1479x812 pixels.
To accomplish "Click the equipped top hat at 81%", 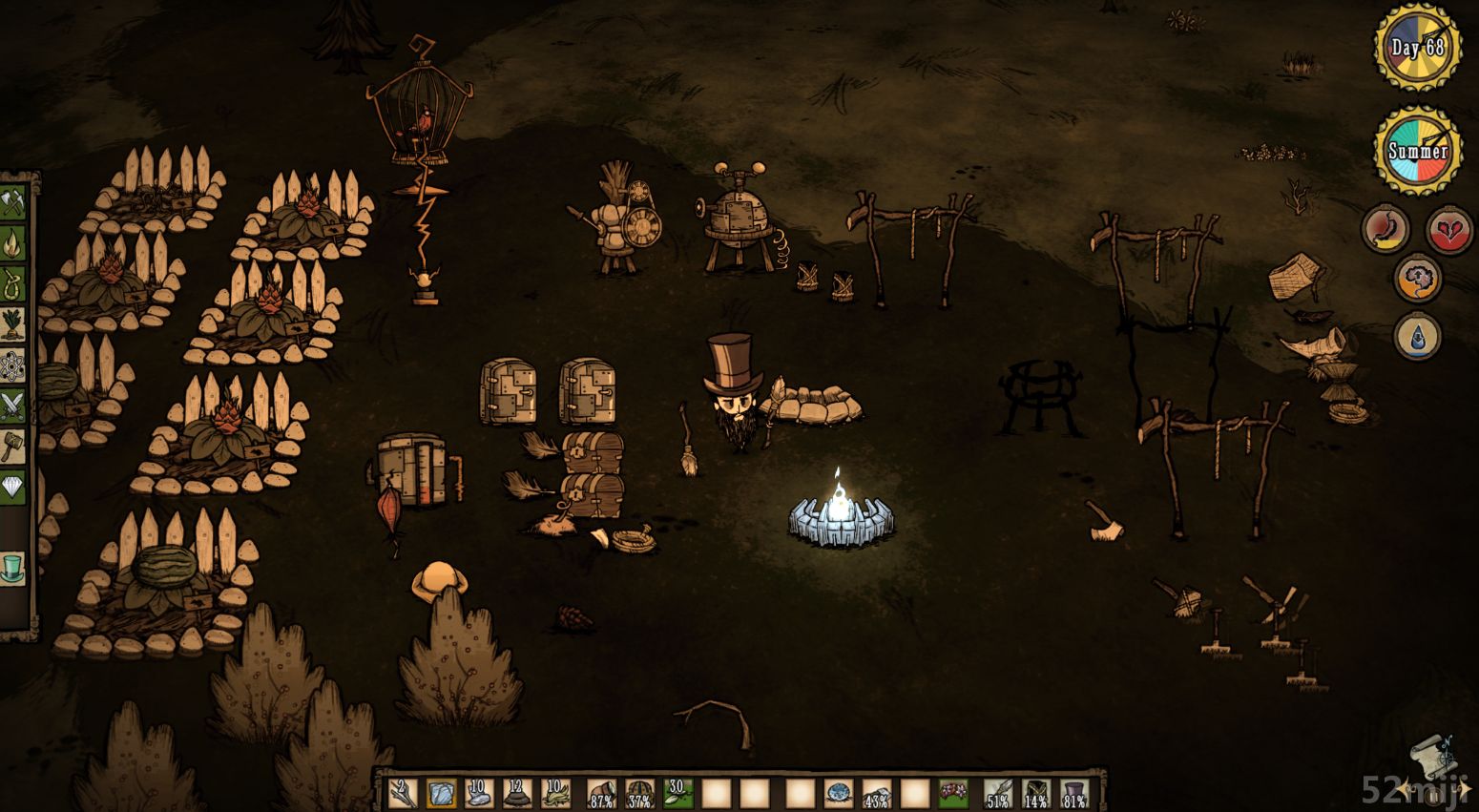I will coord(1074,793).
